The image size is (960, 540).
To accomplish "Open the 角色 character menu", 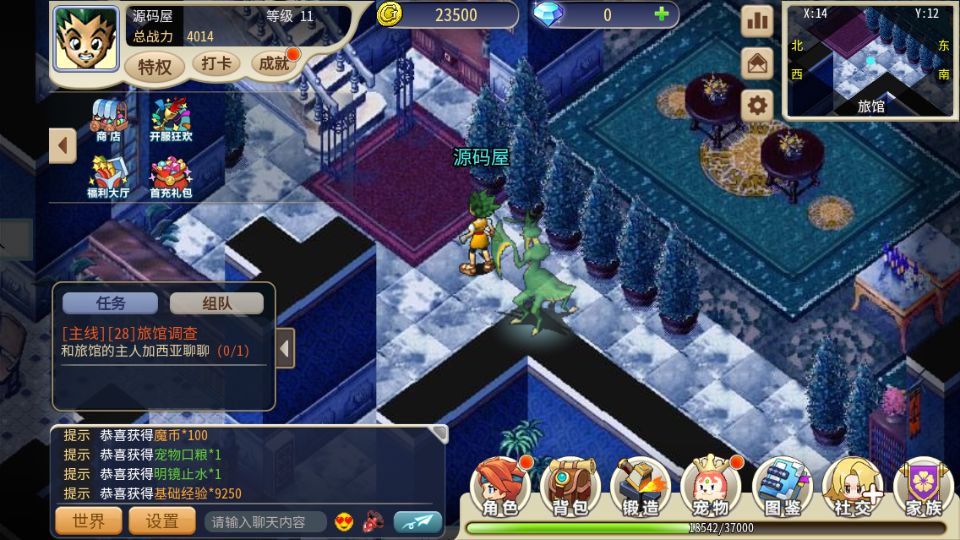I will pyautogui.click(x=500, y=489).
